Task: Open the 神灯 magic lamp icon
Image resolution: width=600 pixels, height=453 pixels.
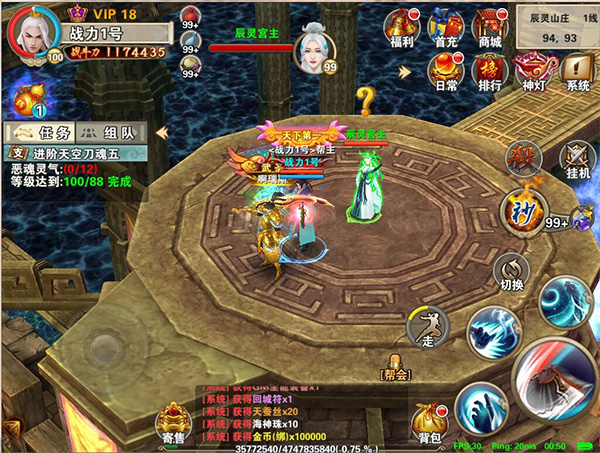Action: tap(534, 70)
